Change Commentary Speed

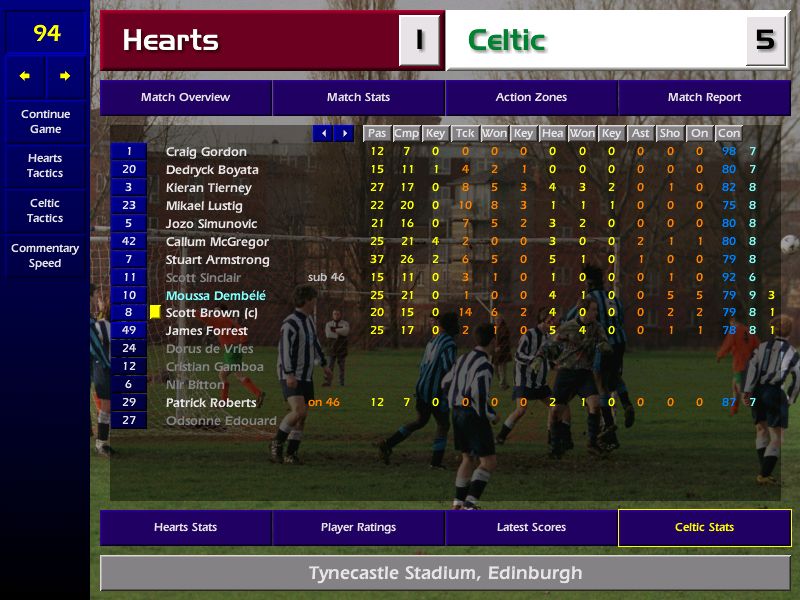45,256
